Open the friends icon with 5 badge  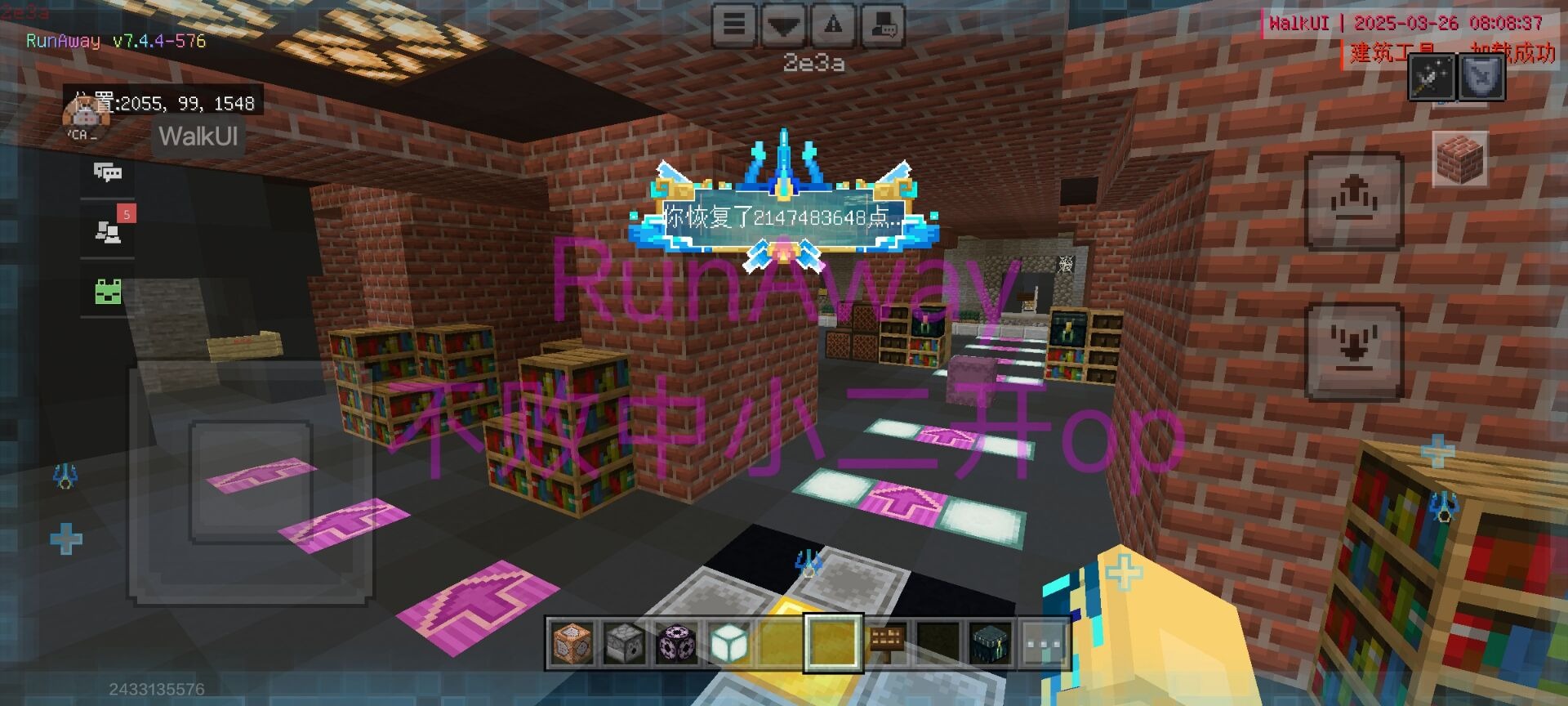[108, 231]
